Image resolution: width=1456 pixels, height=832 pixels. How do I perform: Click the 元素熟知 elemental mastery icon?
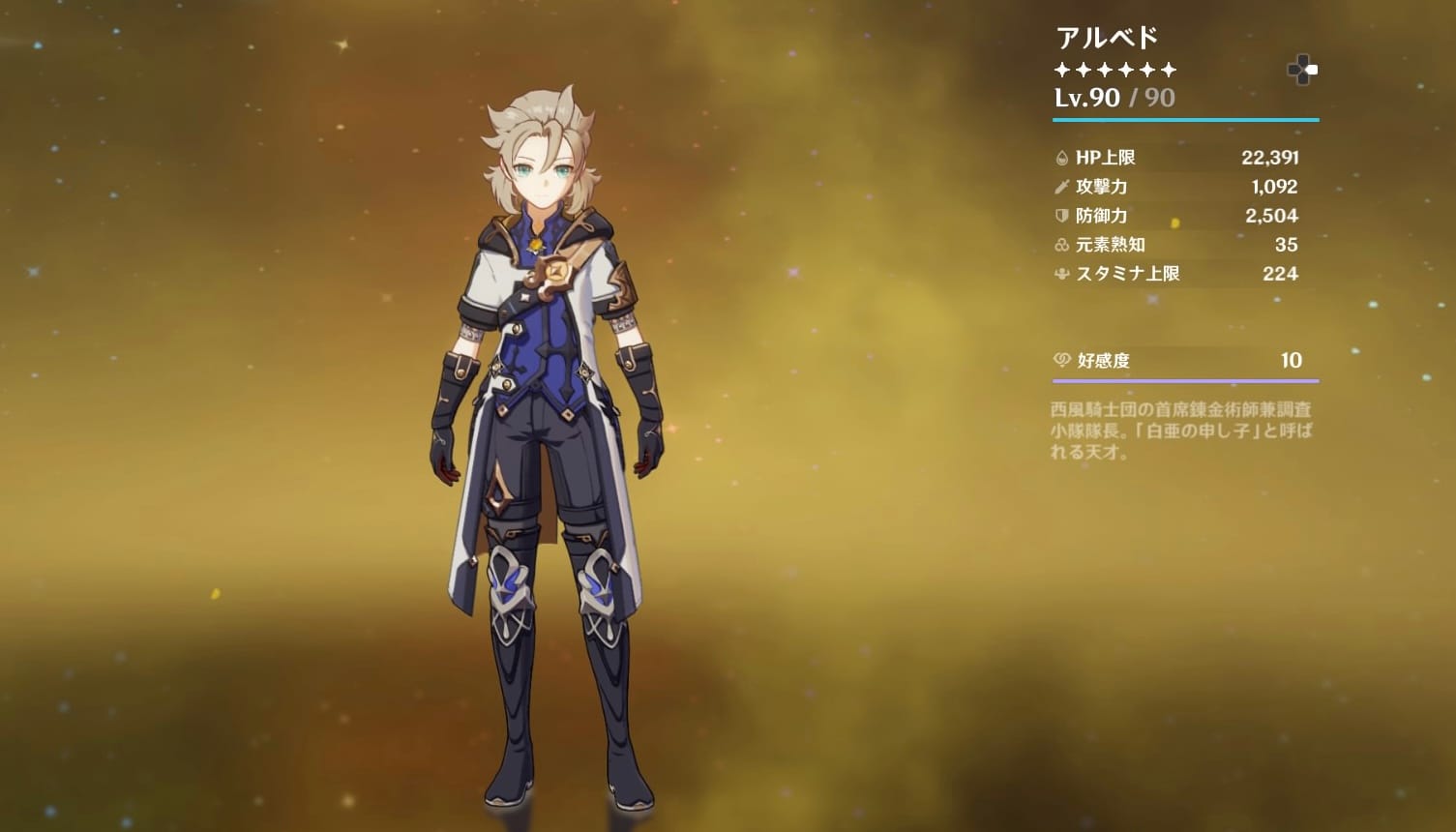(x=1062, y=245)
